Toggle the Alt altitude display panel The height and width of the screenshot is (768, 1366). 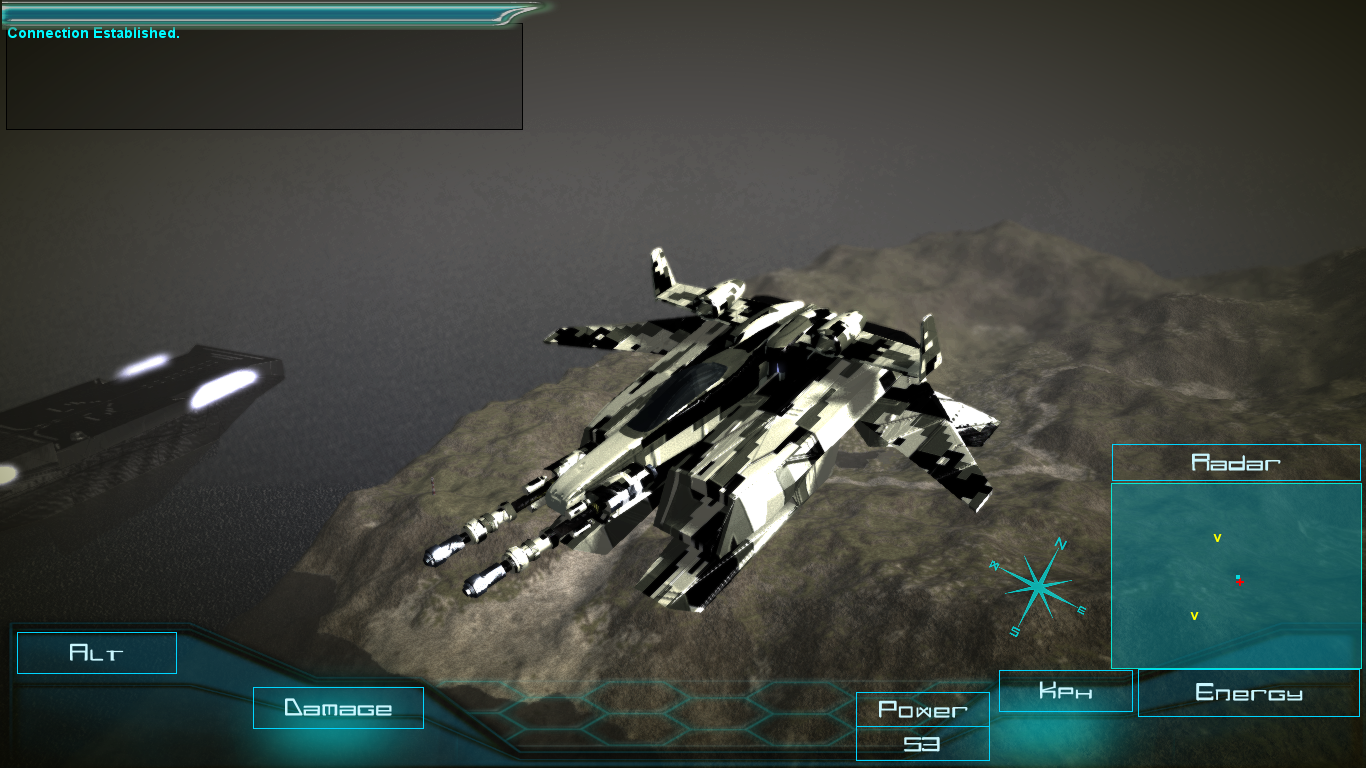(96, 652)
